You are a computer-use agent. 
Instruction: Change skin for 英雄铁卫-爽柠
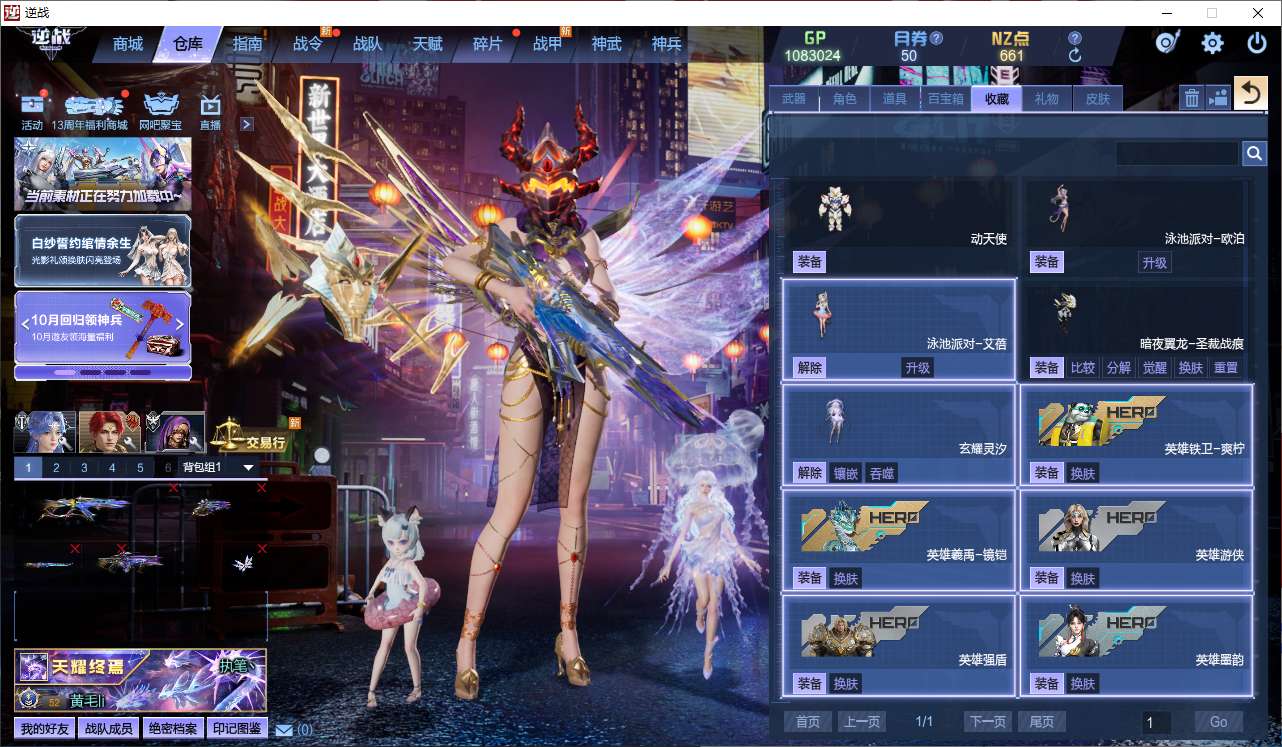(x=1082, y=473)
